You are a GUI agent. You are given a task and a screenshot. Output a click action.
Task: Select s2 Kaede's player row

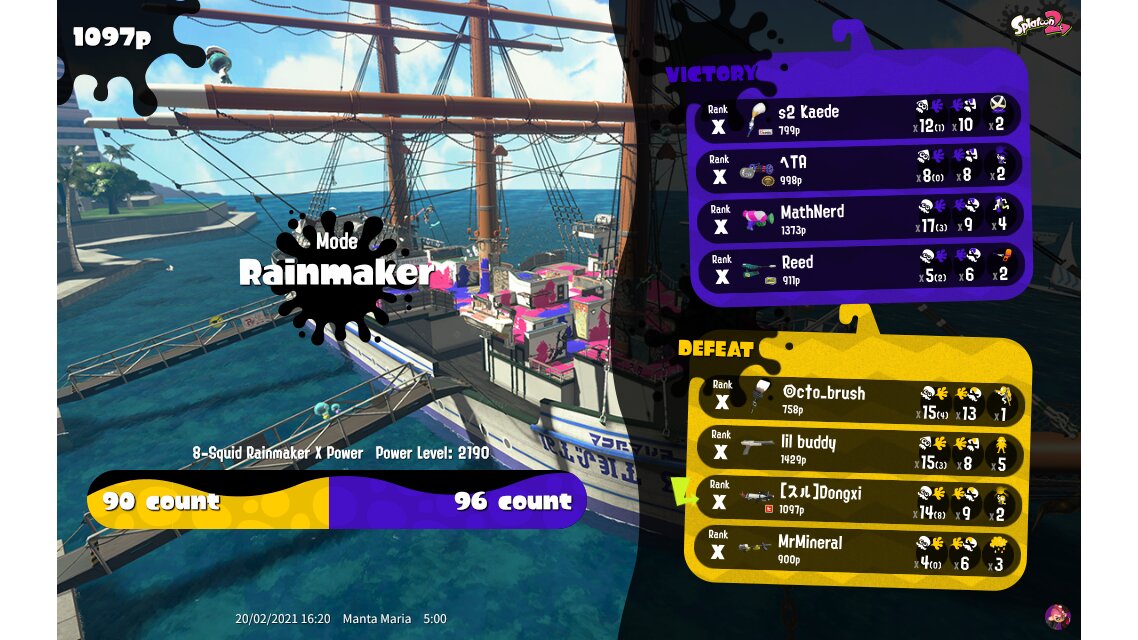point(858,118)
